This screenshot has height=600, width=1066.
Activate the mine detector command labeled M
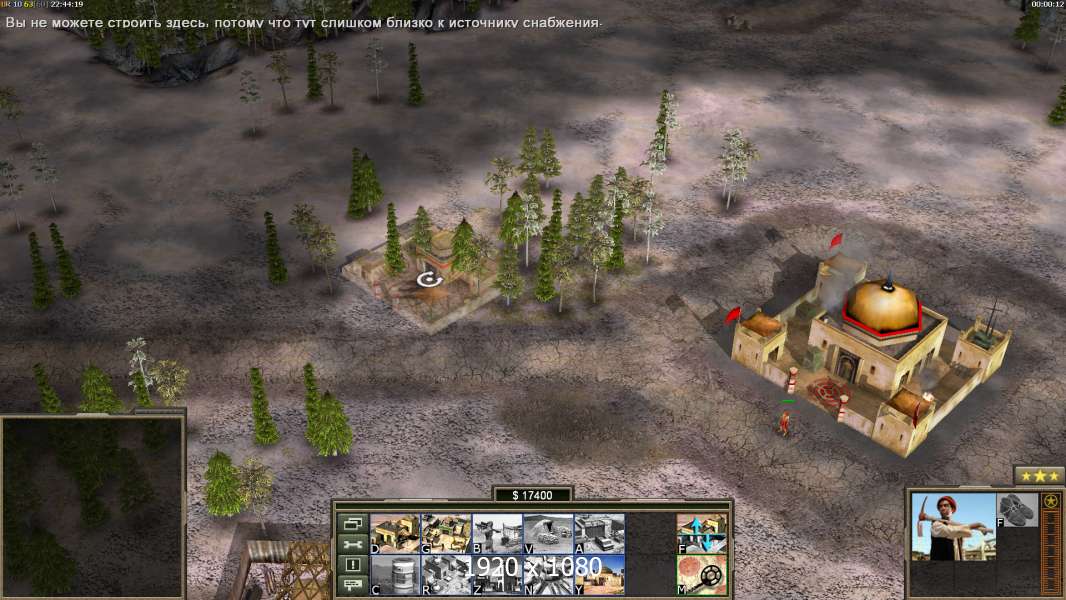(x=702, y=574)
